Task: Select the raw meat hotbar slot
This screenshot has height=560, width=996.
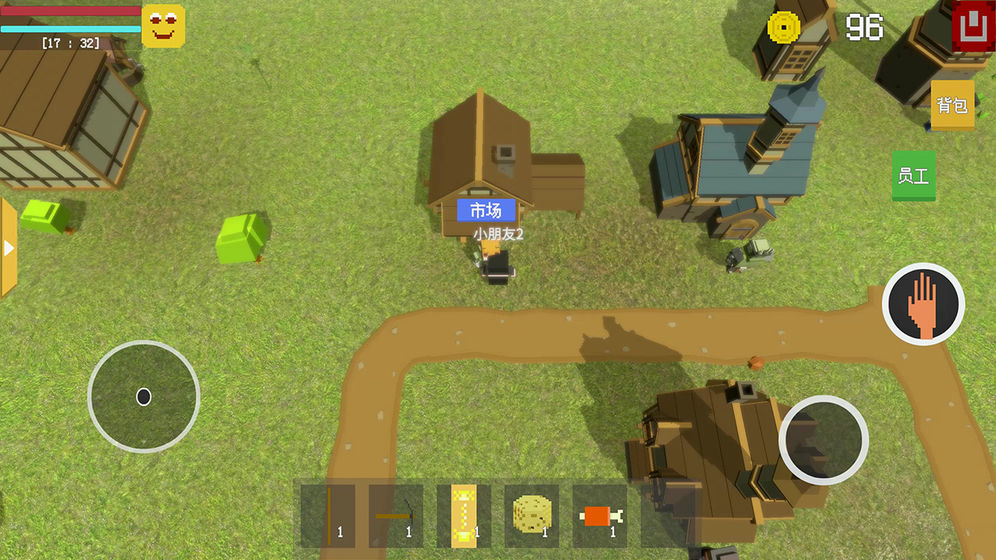Action: click(599, 515)
